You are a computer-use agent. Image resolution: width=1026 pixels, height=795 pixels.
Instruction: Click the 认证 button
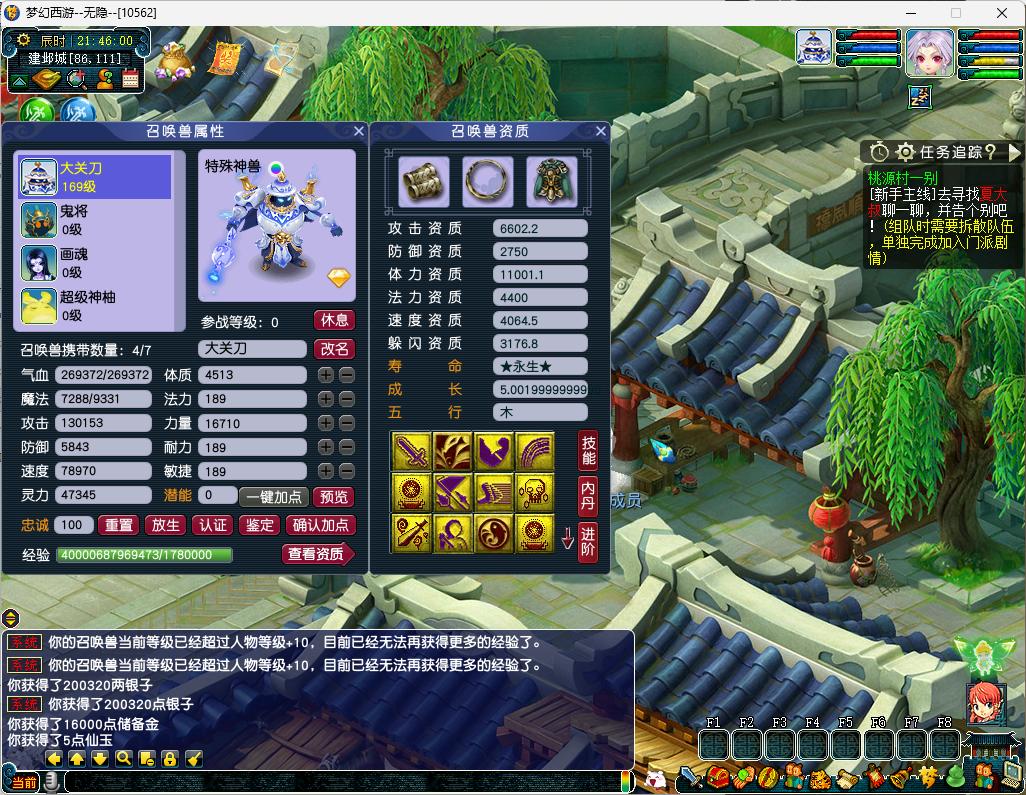(212, 525)
